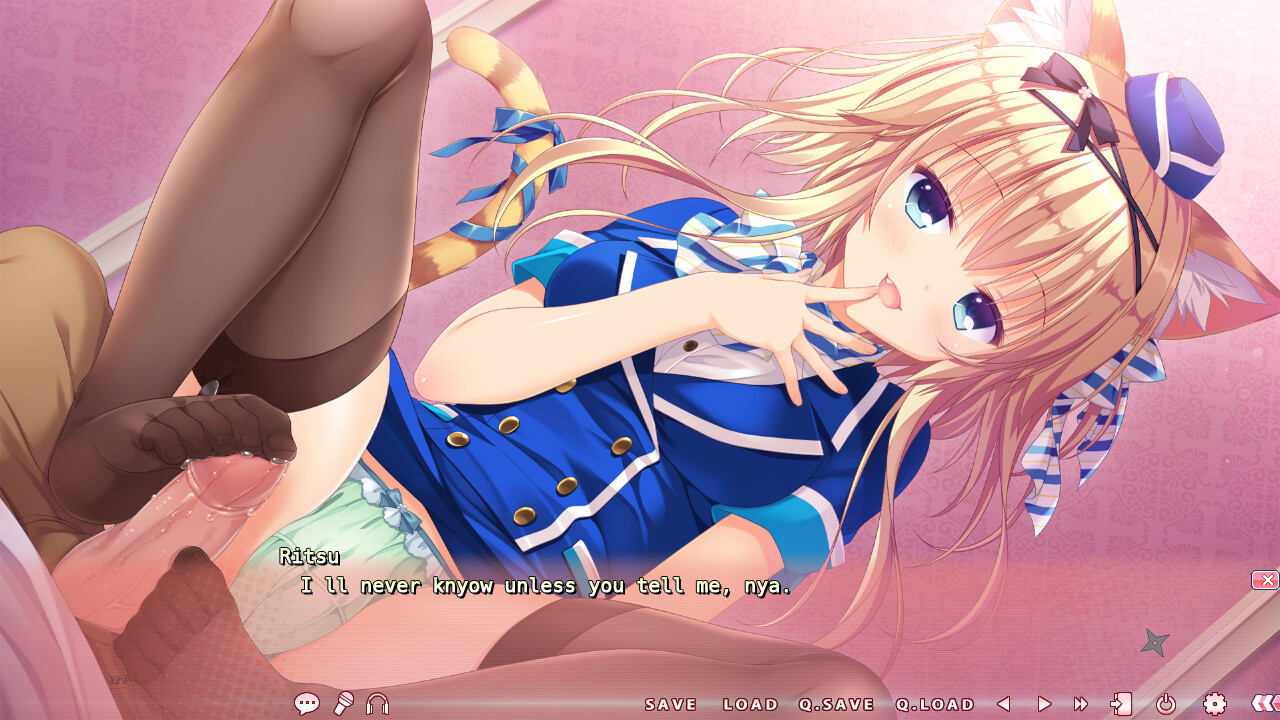
Task: Start skipping text with the fast-forward icon
Action: point(1083,704)
